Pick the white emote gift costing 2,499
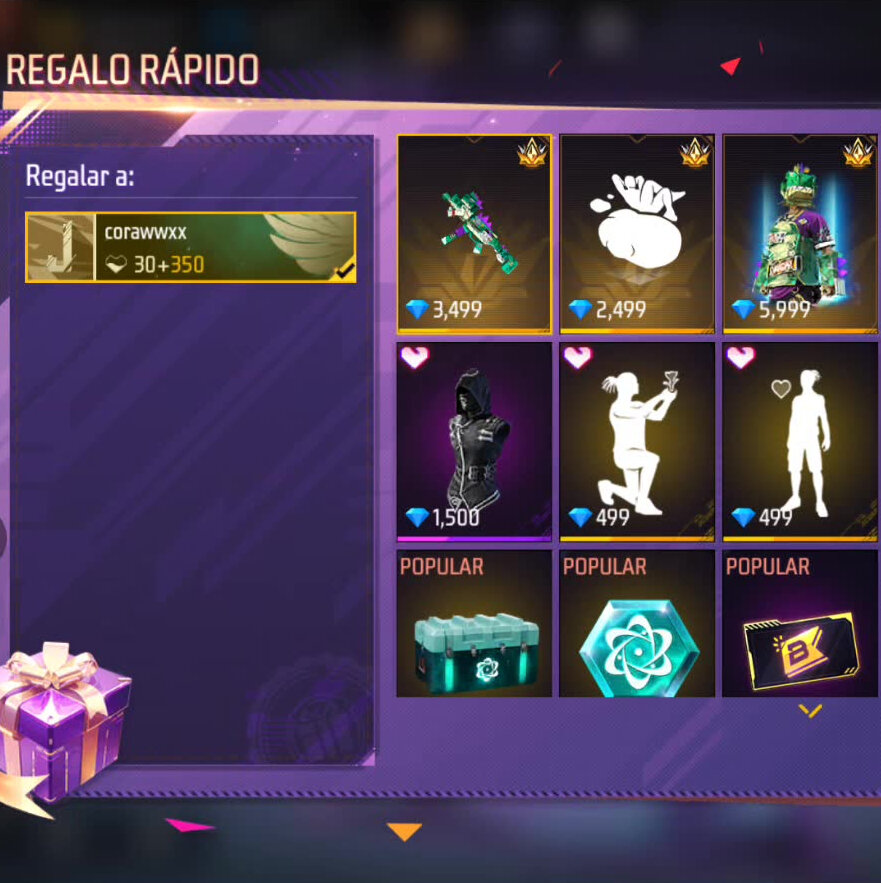This screenshot has height=883, width=881. 637,233
